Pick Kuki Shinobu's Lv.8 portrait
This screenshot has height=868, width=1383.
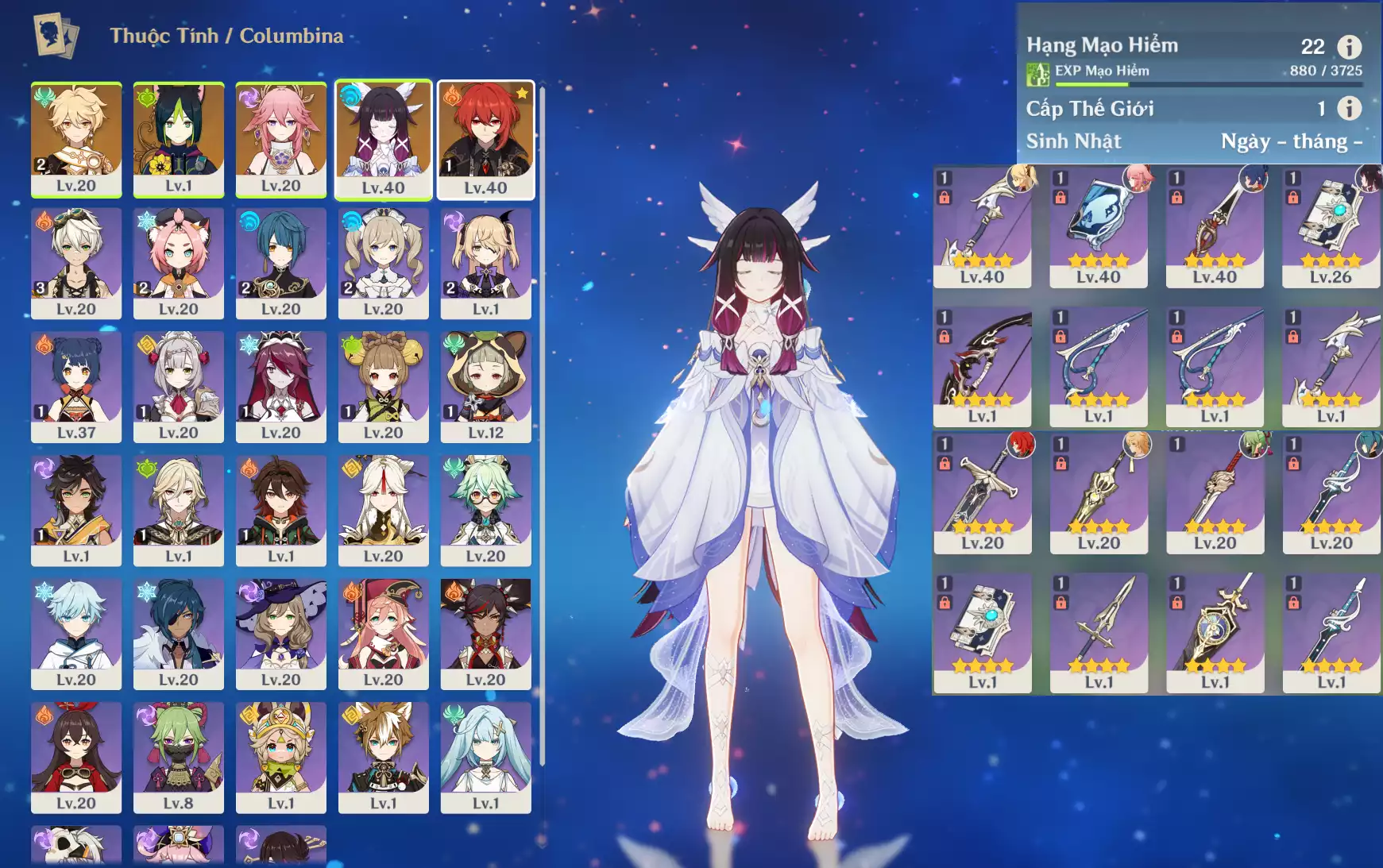pyautogui.click(x=179, y=757)
